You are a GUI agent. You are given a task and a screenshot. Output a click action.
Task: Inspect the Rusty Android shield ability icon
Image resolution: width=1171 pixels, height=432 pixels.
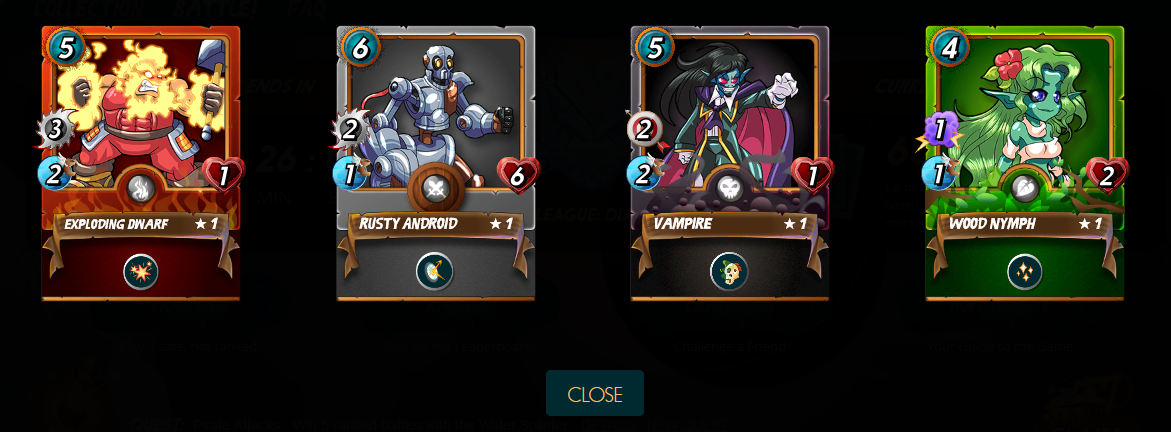point(435,271)
